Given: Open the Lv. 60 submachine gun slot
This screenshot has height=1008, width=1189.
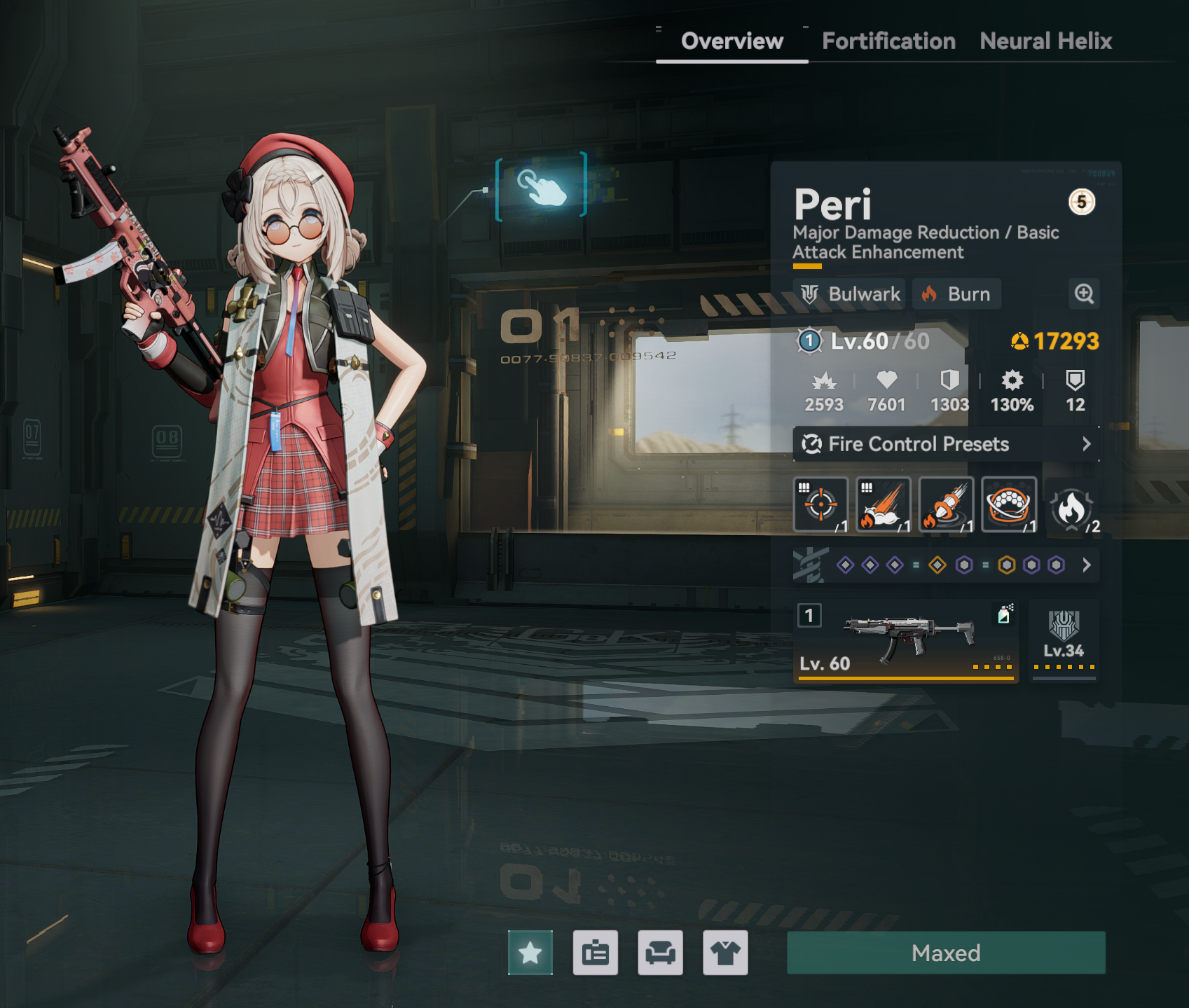Looking at the screenshot, I should (906, 641).
